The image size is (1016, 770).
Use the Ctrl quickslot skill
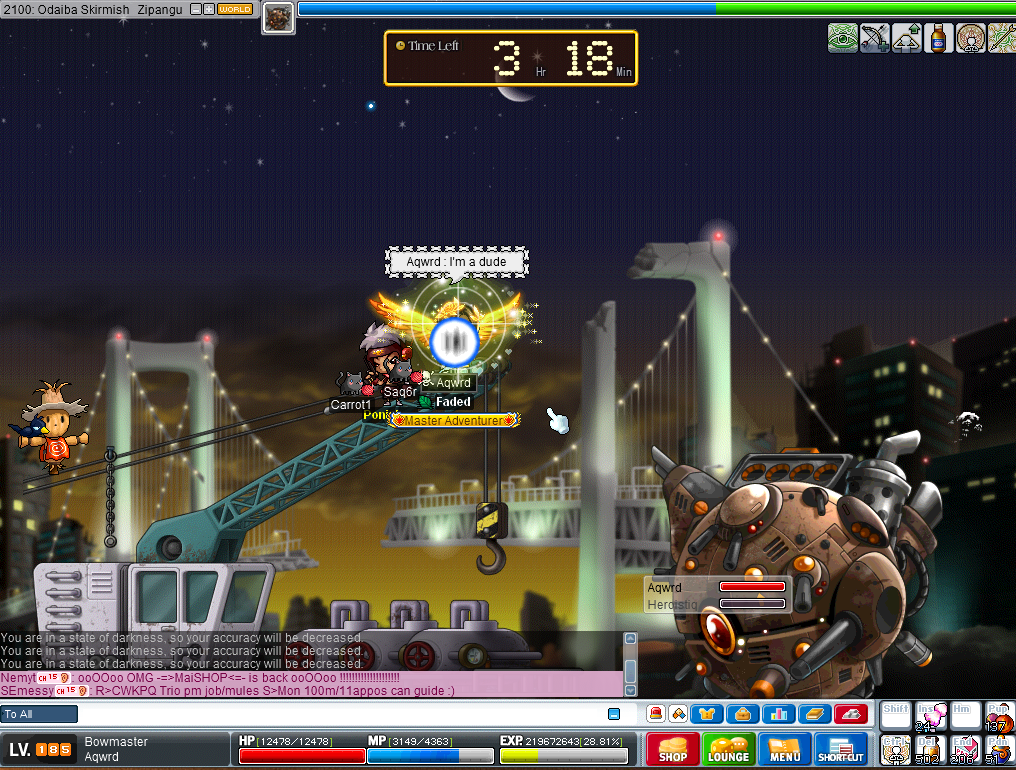click(896, 750)
